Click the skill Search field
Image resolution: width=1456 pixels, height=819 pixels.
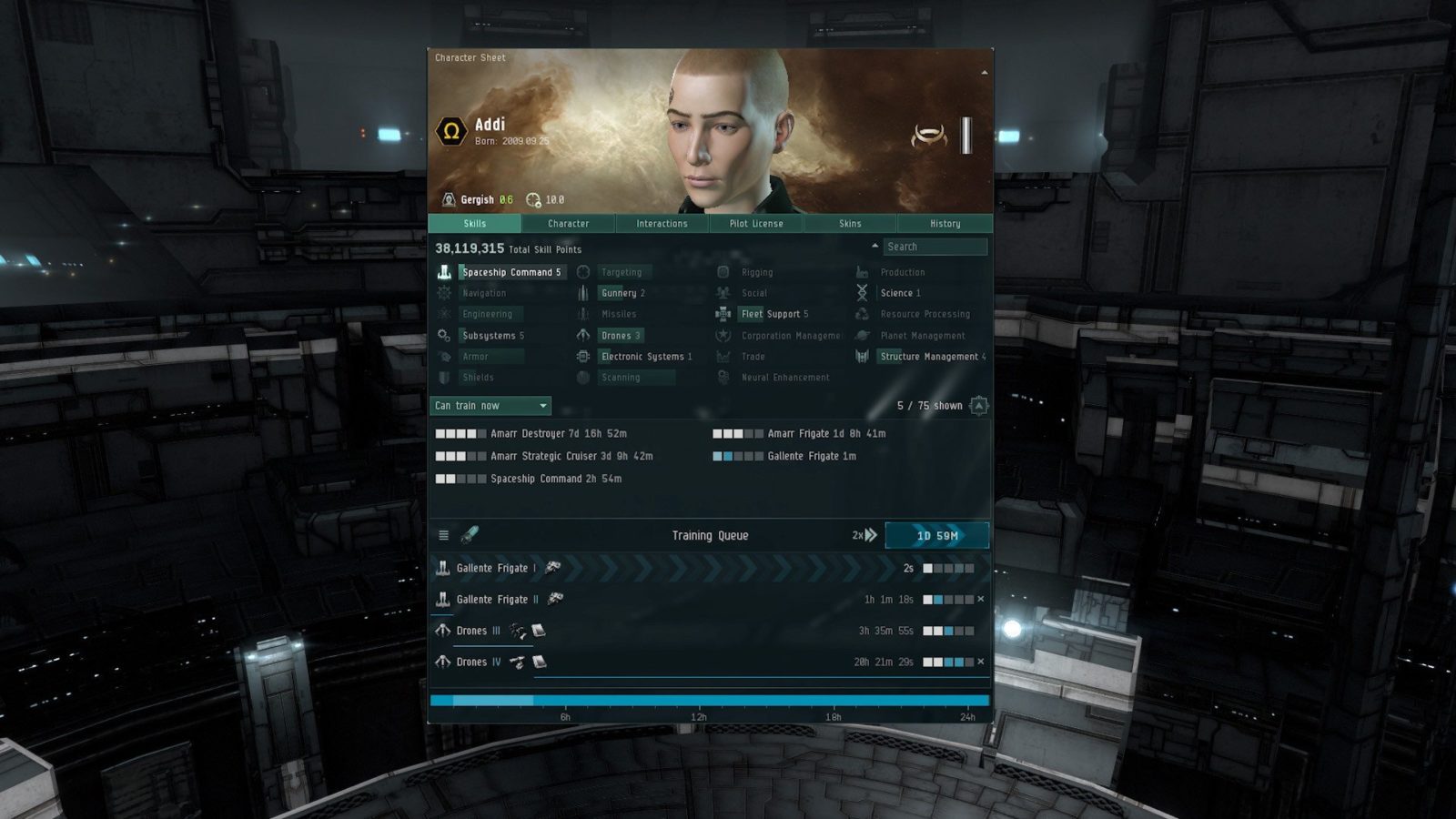(x=935, y=247)
